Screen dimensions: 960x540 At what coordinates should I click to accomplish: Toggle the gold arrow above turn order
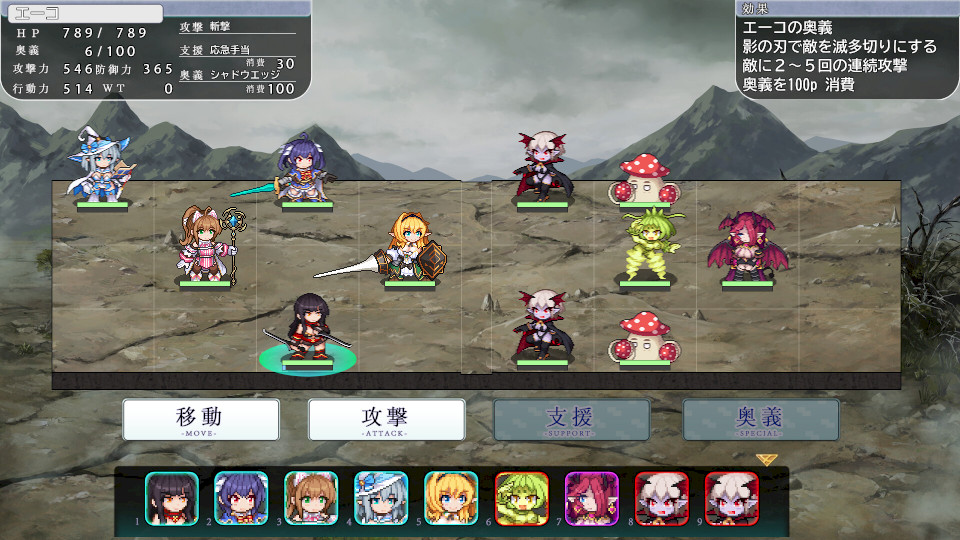[x=767, y=460]
